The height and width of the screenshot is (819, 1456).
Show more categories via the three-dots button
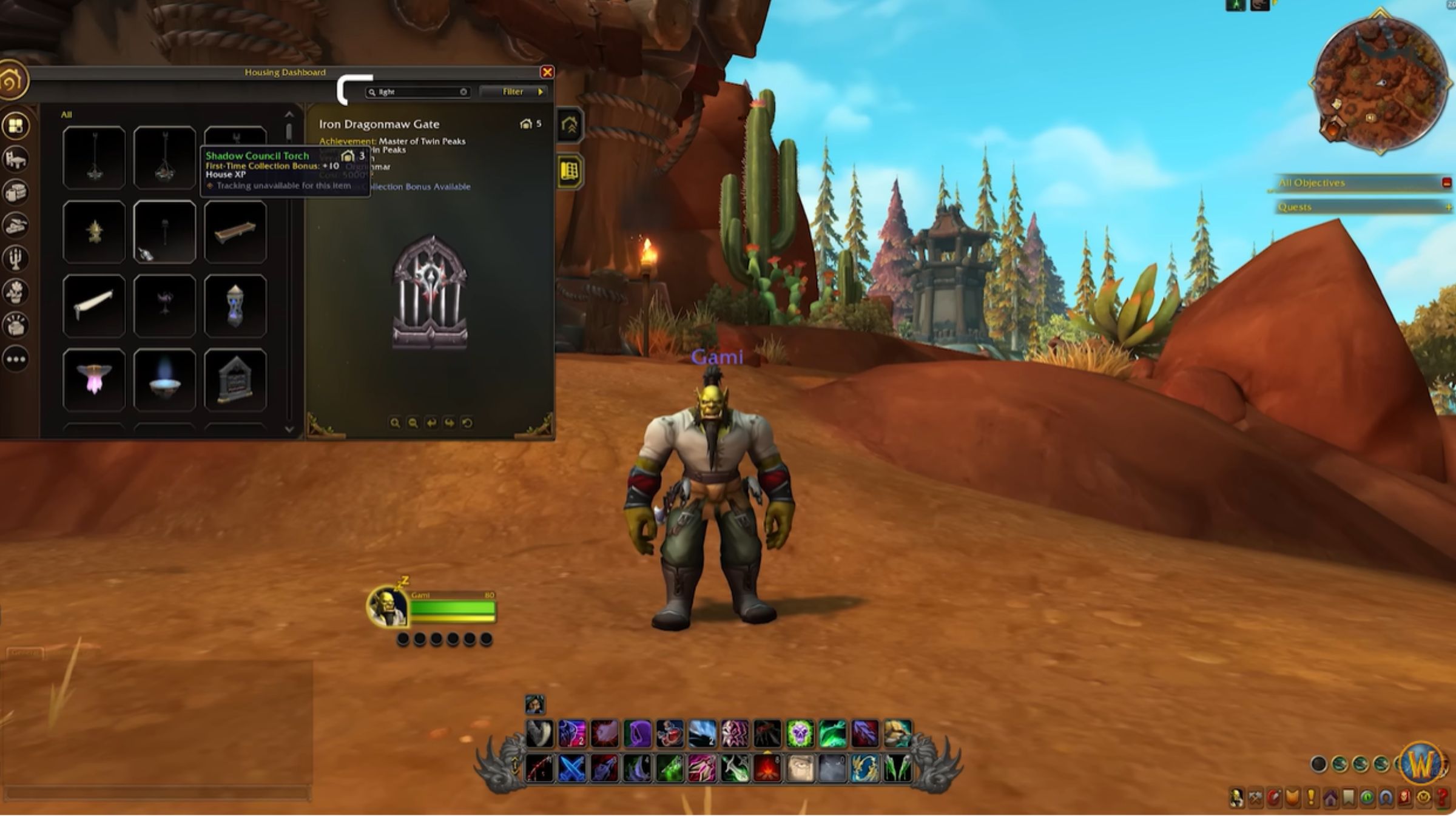(16, 359)
